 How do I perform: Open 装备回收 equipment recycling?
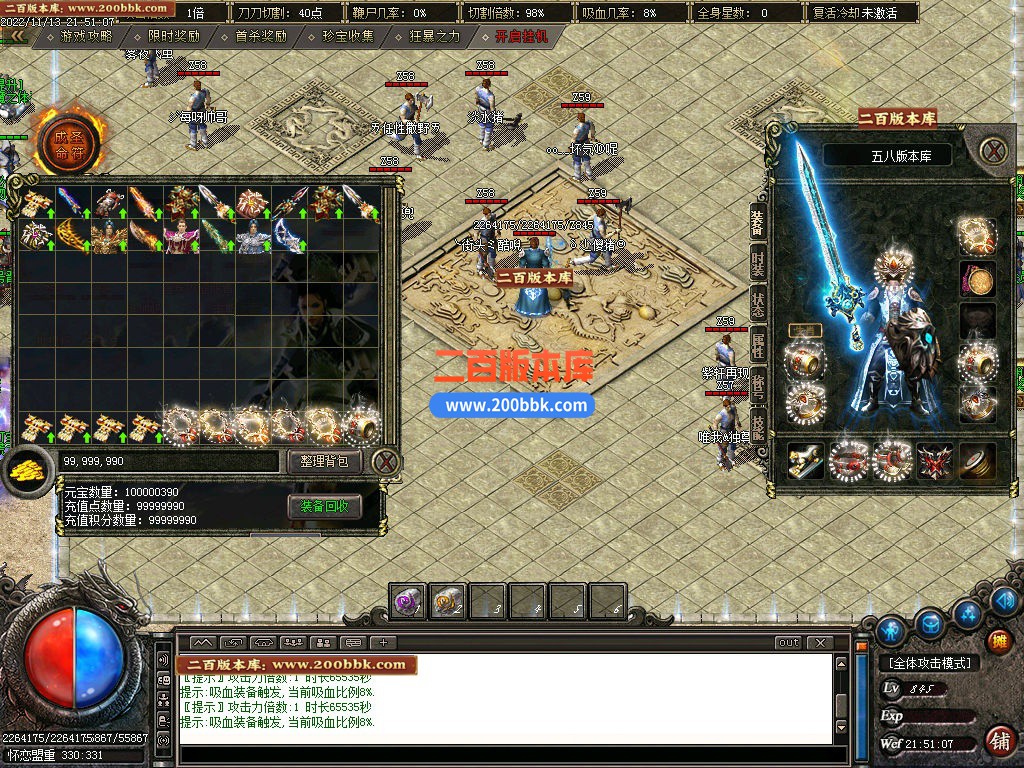click(324, 507)
